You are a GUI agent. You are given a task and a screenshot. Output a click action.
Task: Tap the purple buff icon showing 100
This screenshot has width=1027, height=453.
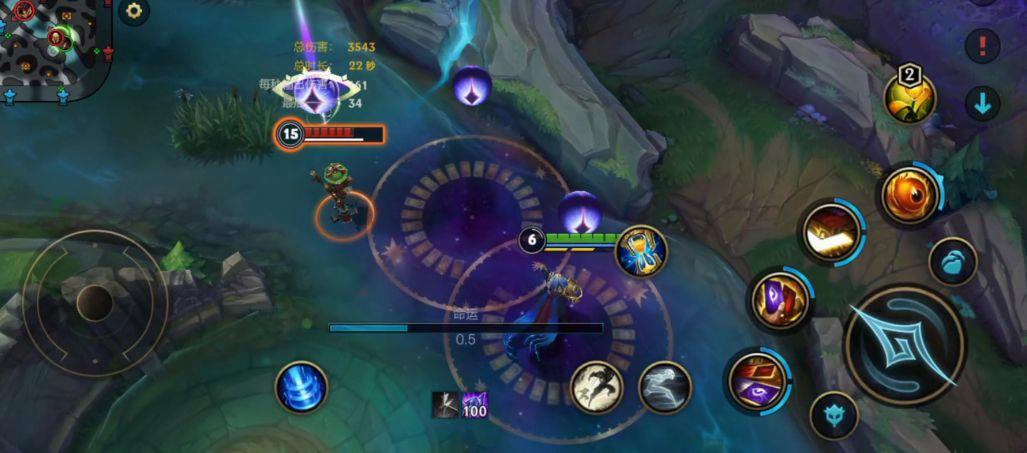tap(474, 404)
